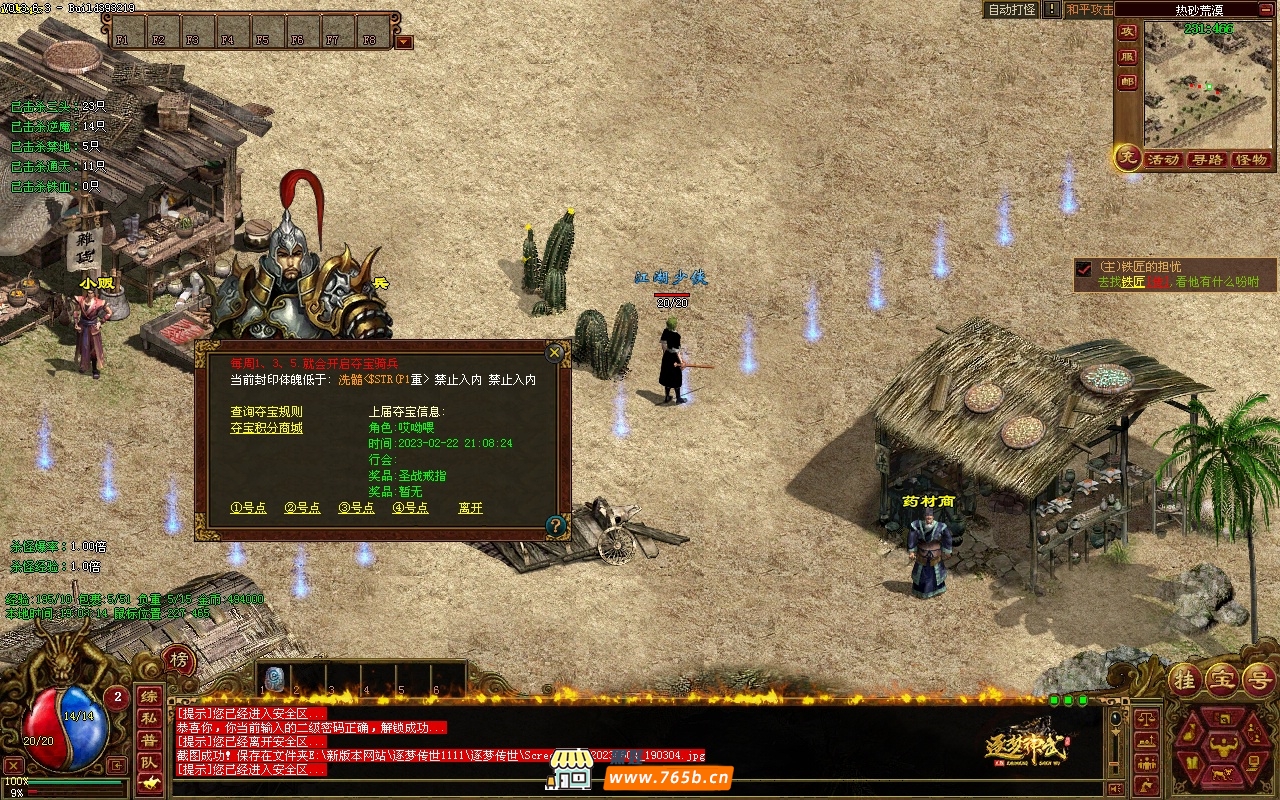1280x800 pixels.
Task: Open the 夺宝积分商城 points shop link
Action: (266, 428)
